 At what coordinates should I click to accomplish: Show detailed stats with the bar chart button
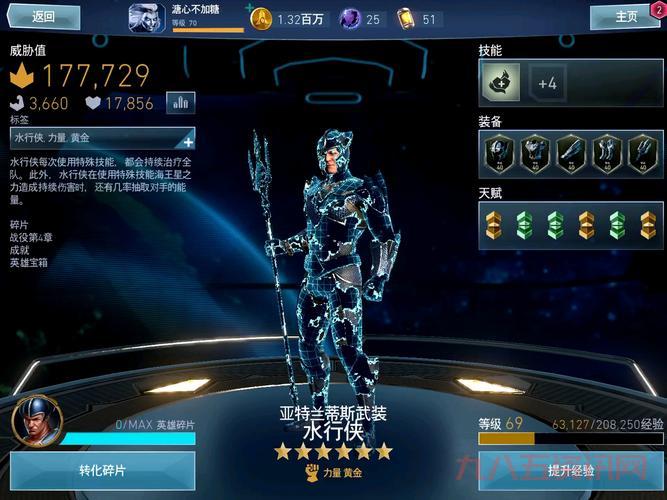[x=181, y=102]
